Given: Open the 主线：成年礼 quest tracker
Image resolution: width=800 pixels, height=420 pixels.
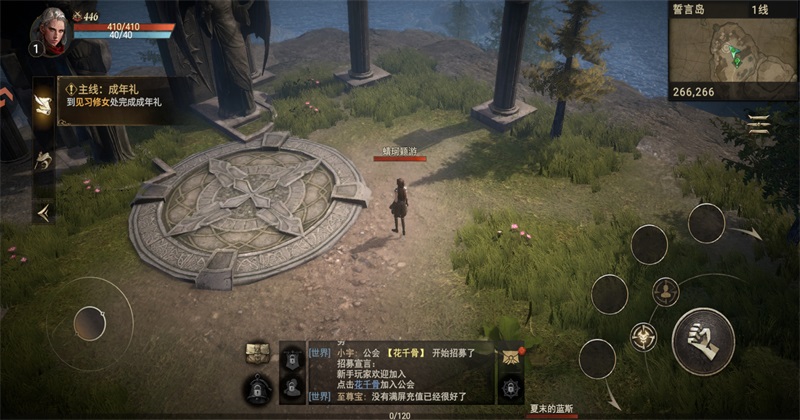Looking at the screenshot, I should pos(112,95).
